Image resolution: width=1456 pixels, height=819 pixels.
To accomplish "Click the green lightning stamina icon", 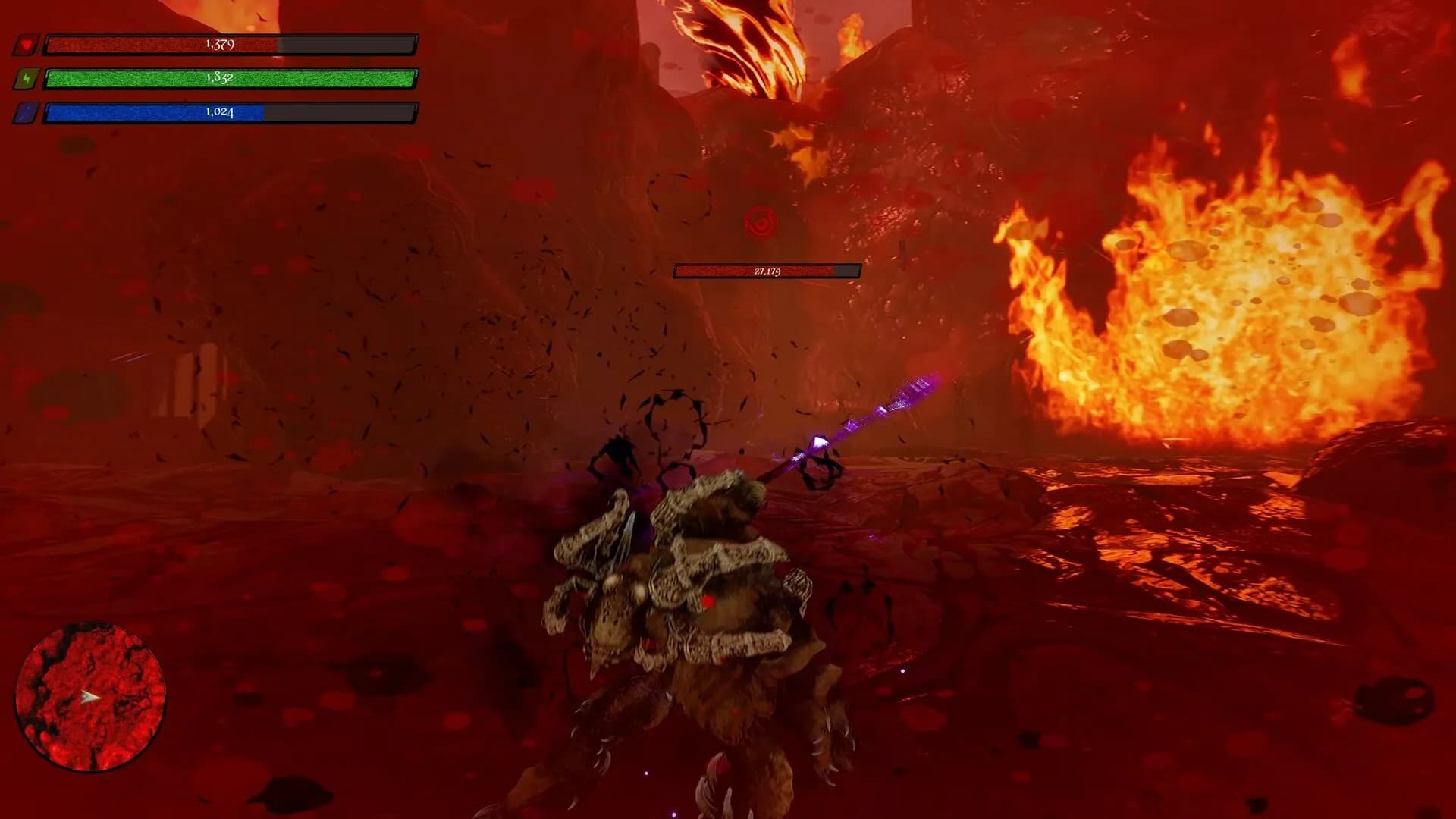I will (26, 79).
